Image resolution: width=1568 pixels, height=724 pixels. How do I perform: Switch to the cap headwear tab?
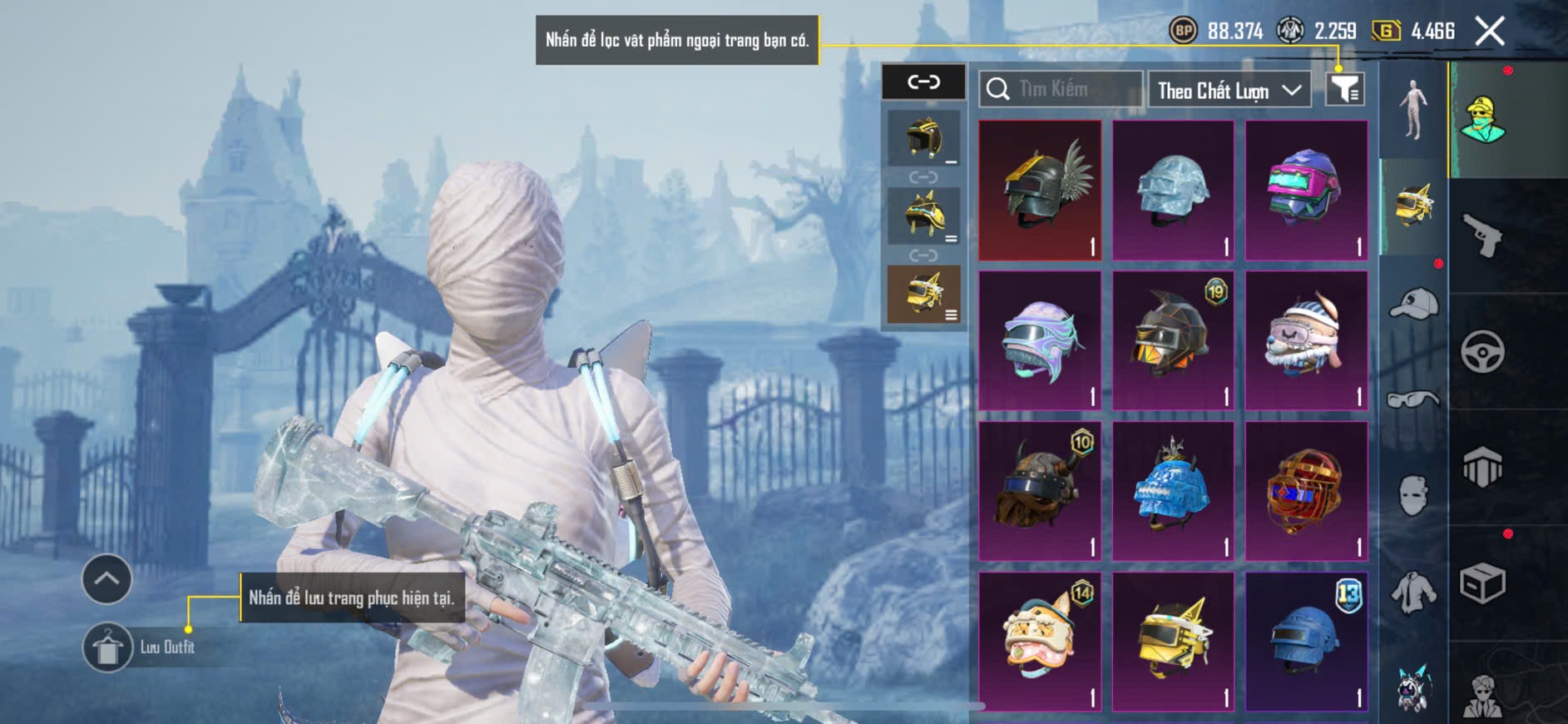(1413, 303)
